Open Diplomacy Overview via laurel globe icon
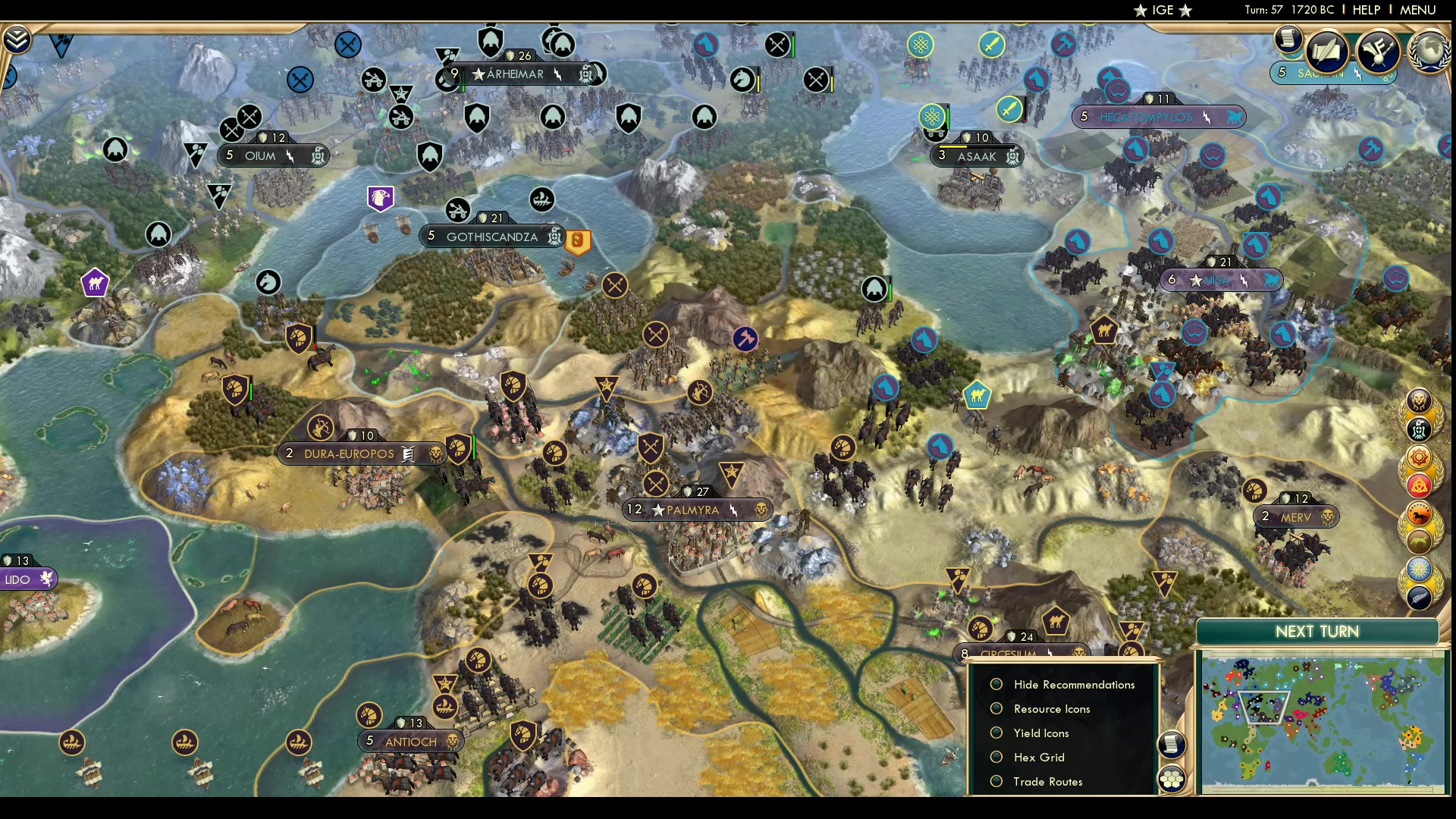The height and width of the screenshot is (819, 1456). pyautogui.click(x=1429, y=52)
